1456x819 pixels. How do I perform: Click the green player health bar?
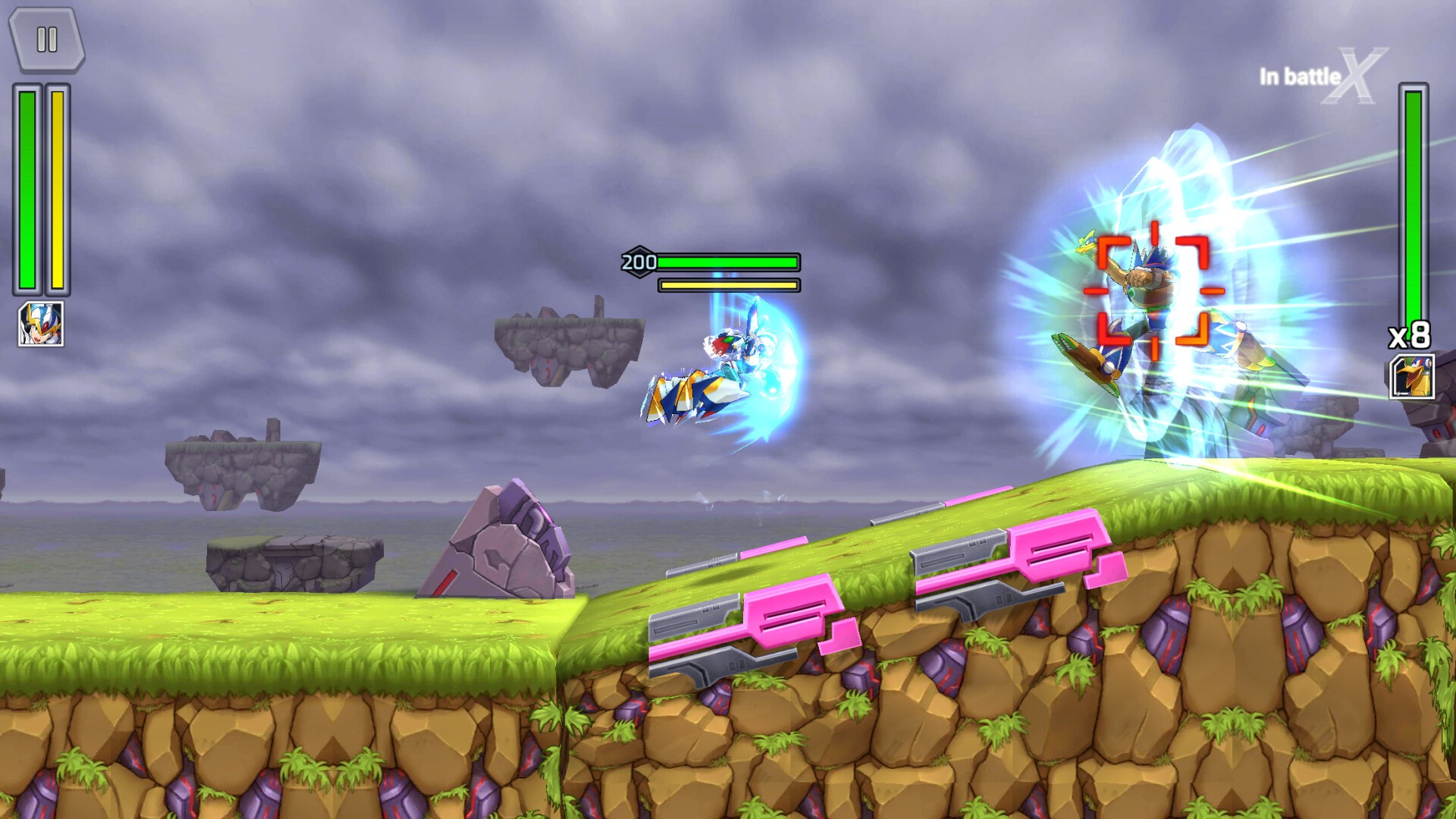pyautogui.click(x=27, y=190)
